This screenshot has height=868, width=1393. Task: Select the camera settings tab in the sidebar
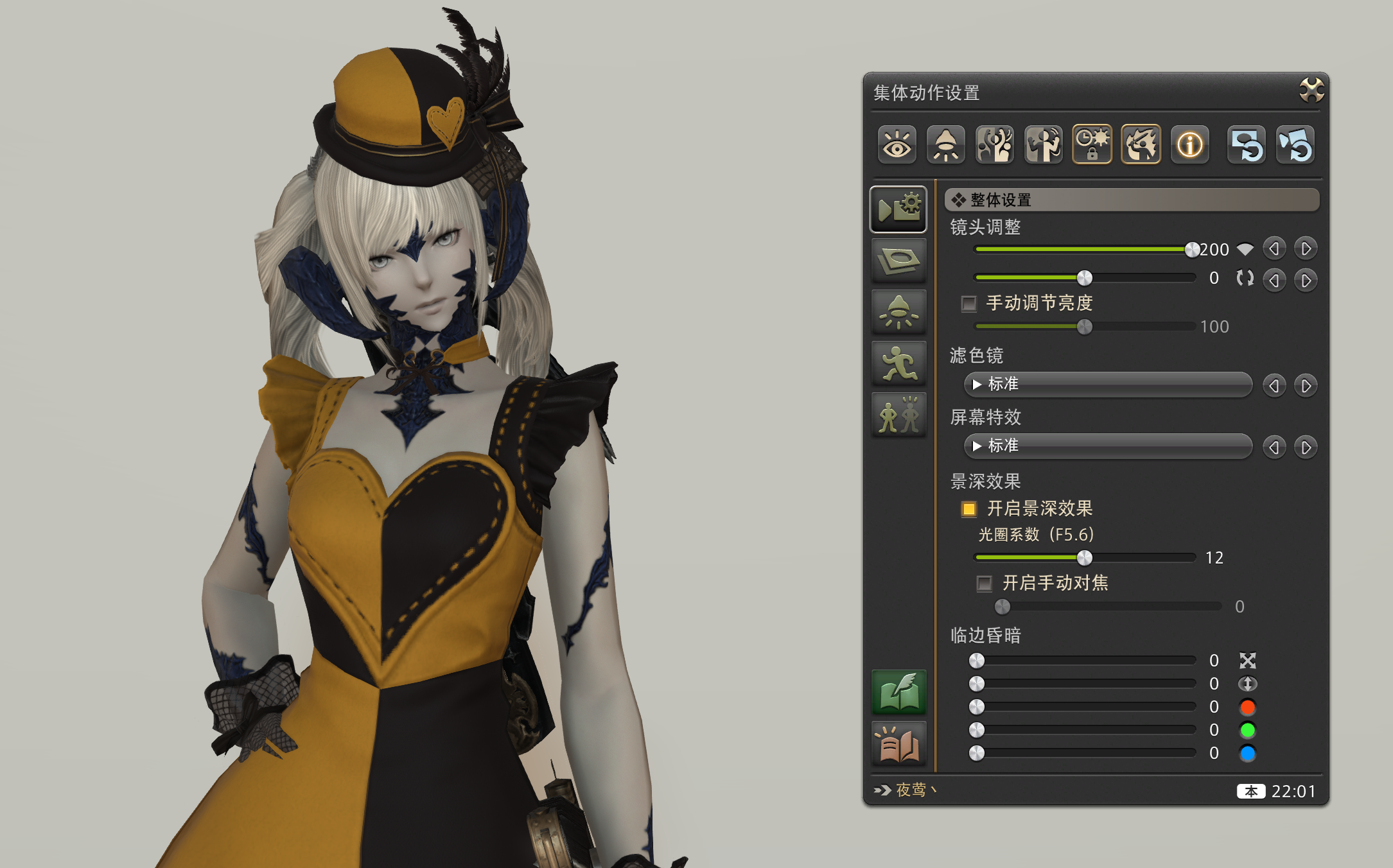tap(898, 209)
